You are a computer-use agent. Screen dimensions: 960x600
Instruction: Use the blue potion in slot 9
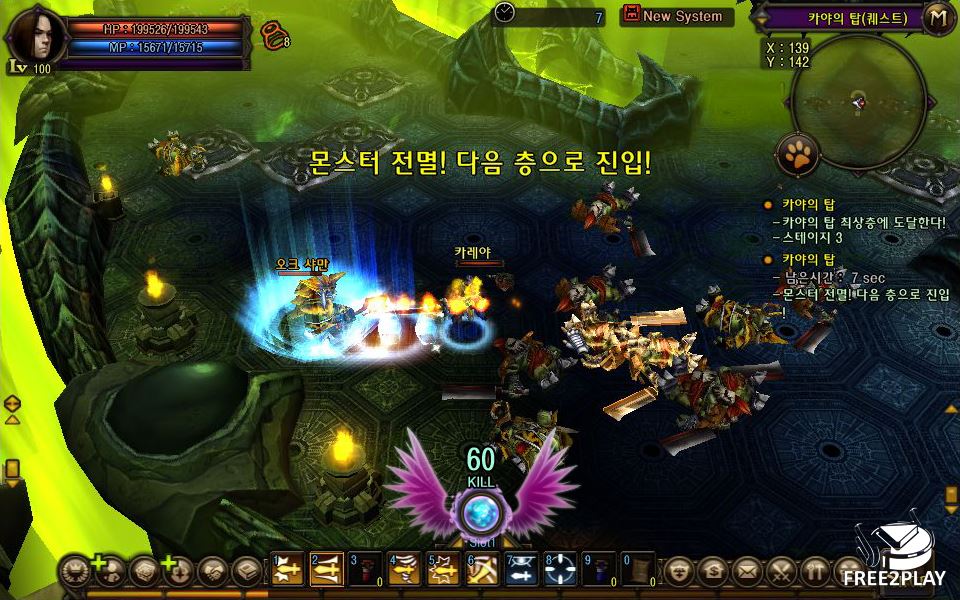click(598, 569)
